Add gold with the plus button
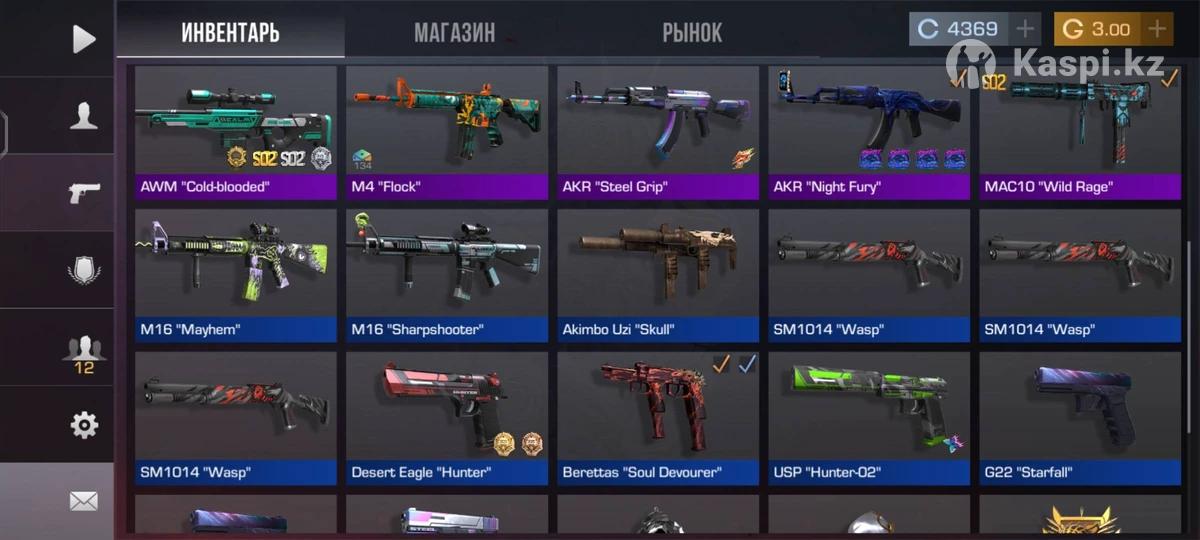 pyautogui.click(x=1156, y=29)
